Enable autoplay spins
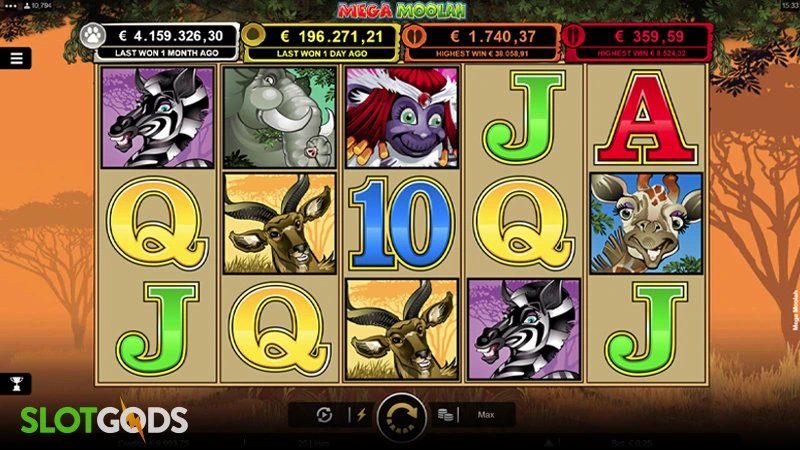Image resolution: width=800 pixels, height=450 pixels. (323, 415)
